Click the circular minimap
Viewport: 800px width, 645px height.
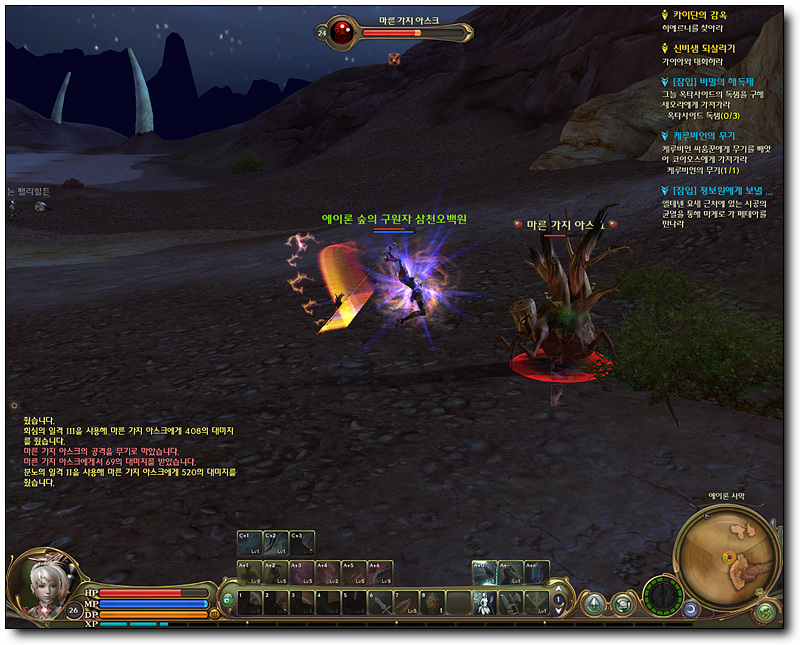(x=726, y=556)
